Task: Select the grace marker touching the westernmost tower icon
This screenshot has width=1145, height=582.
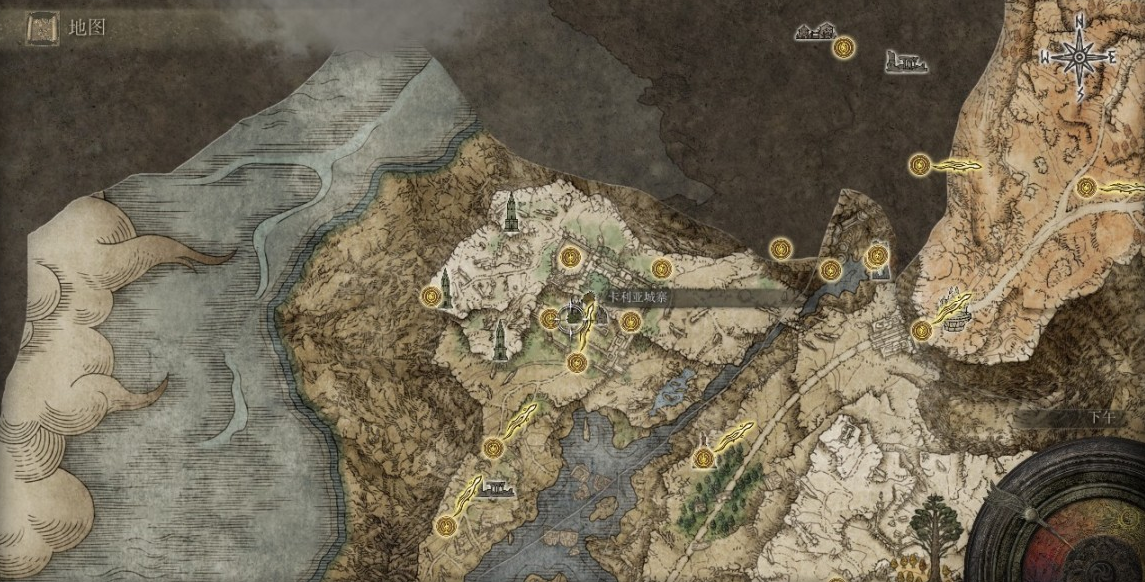Action: coord(431,296)
